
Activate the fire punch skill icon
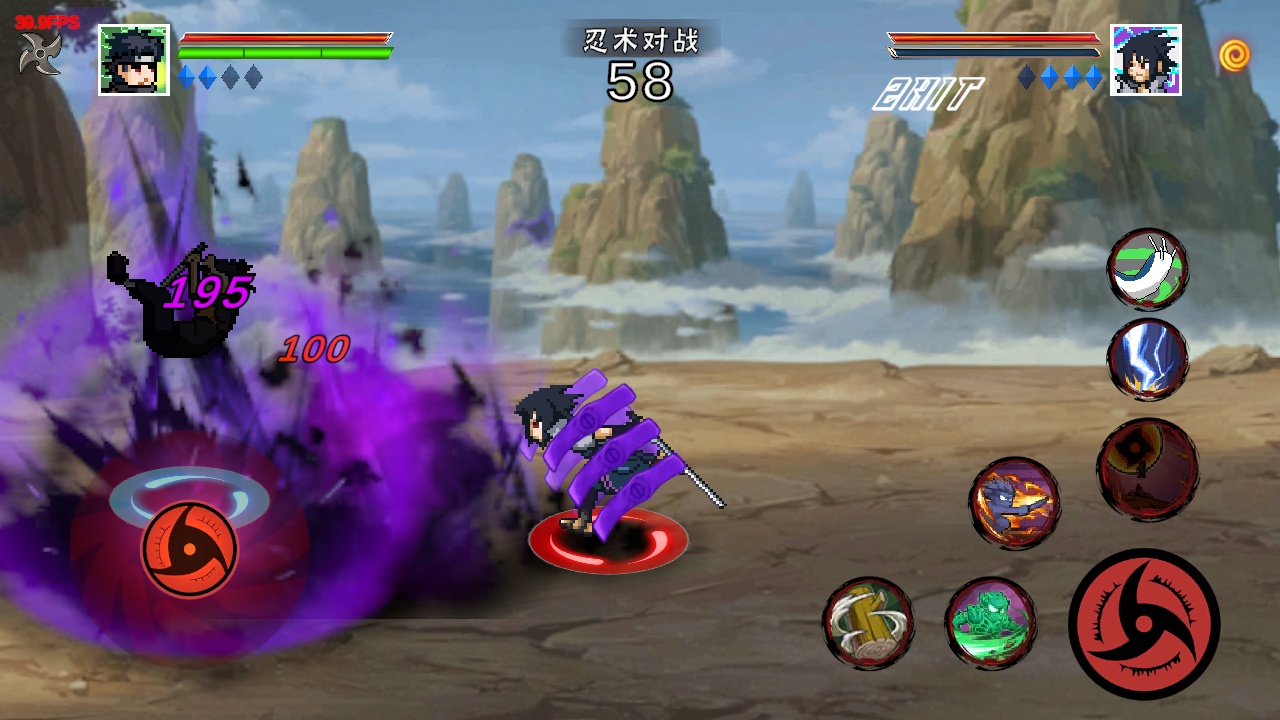click(x=1014, y=503)
